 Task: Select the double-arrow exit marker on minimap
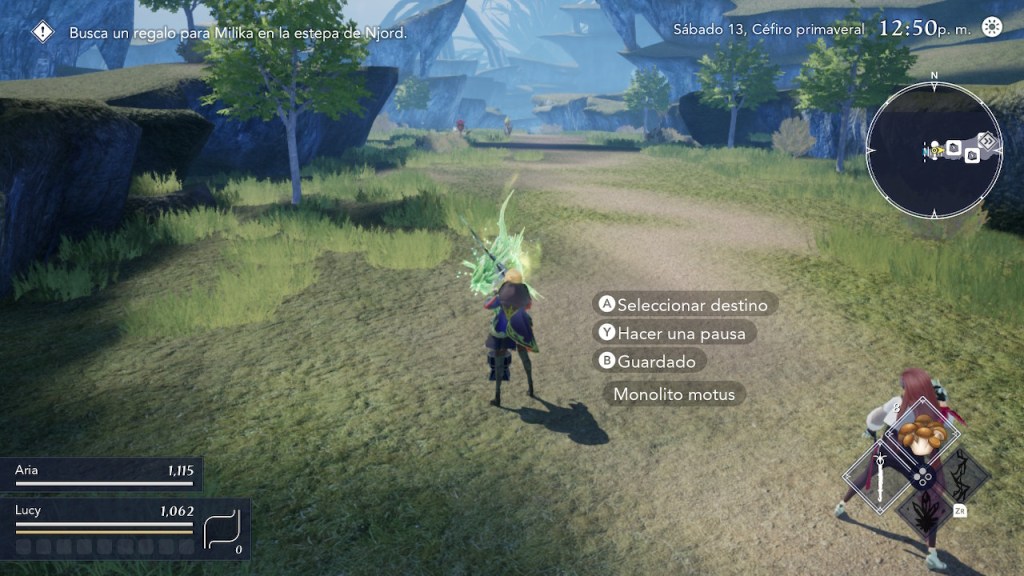[987, 141]
